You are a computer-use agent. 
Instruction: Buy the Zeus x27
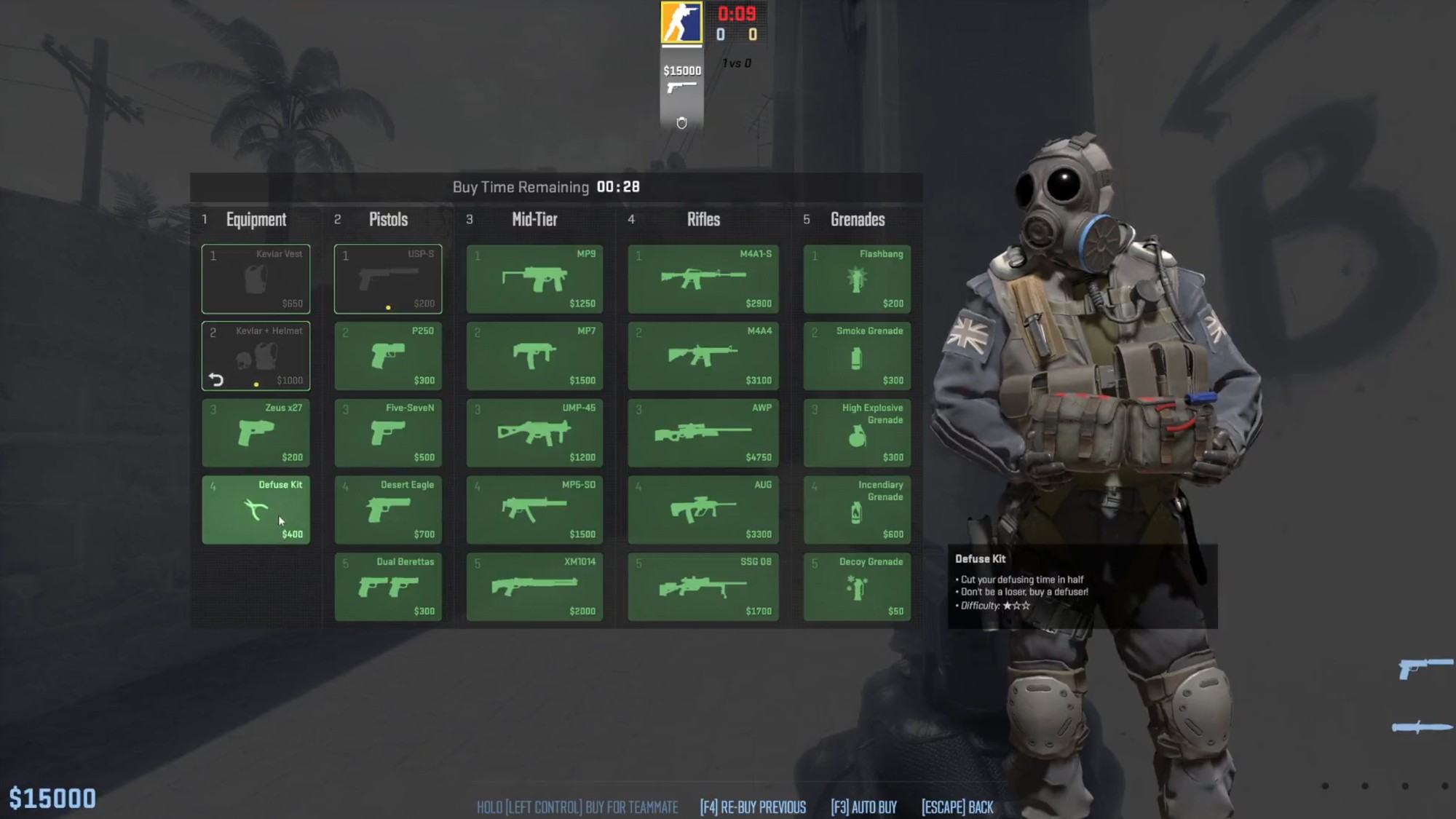coord(256,432)
